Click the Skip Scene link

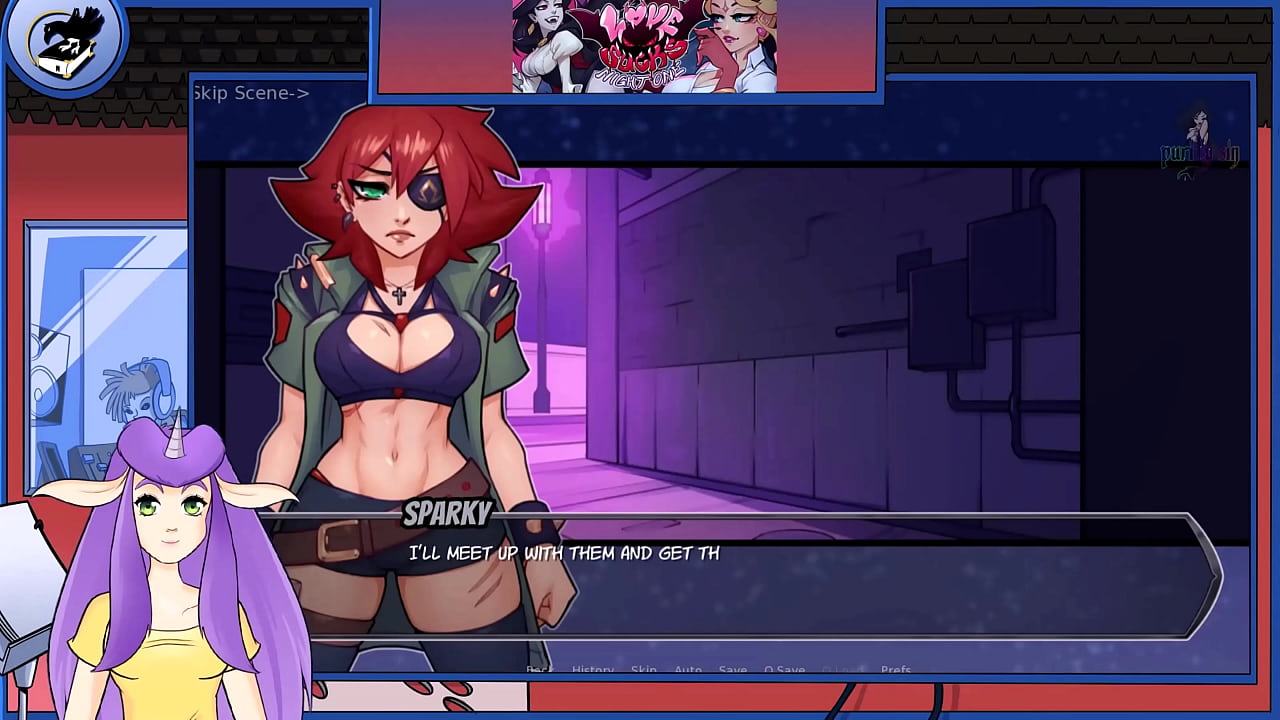[x=250, y=92]
